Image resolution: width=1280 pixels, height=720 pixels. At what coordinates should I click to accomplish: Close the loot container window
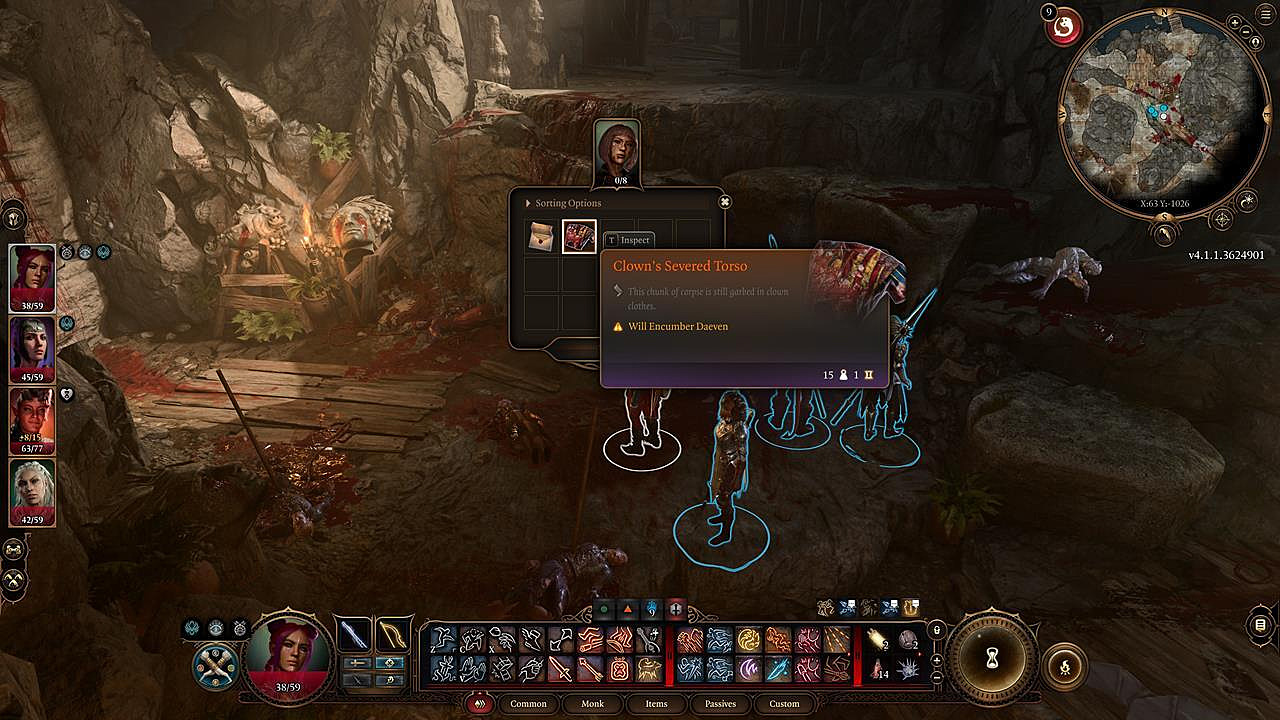[725, 202]
